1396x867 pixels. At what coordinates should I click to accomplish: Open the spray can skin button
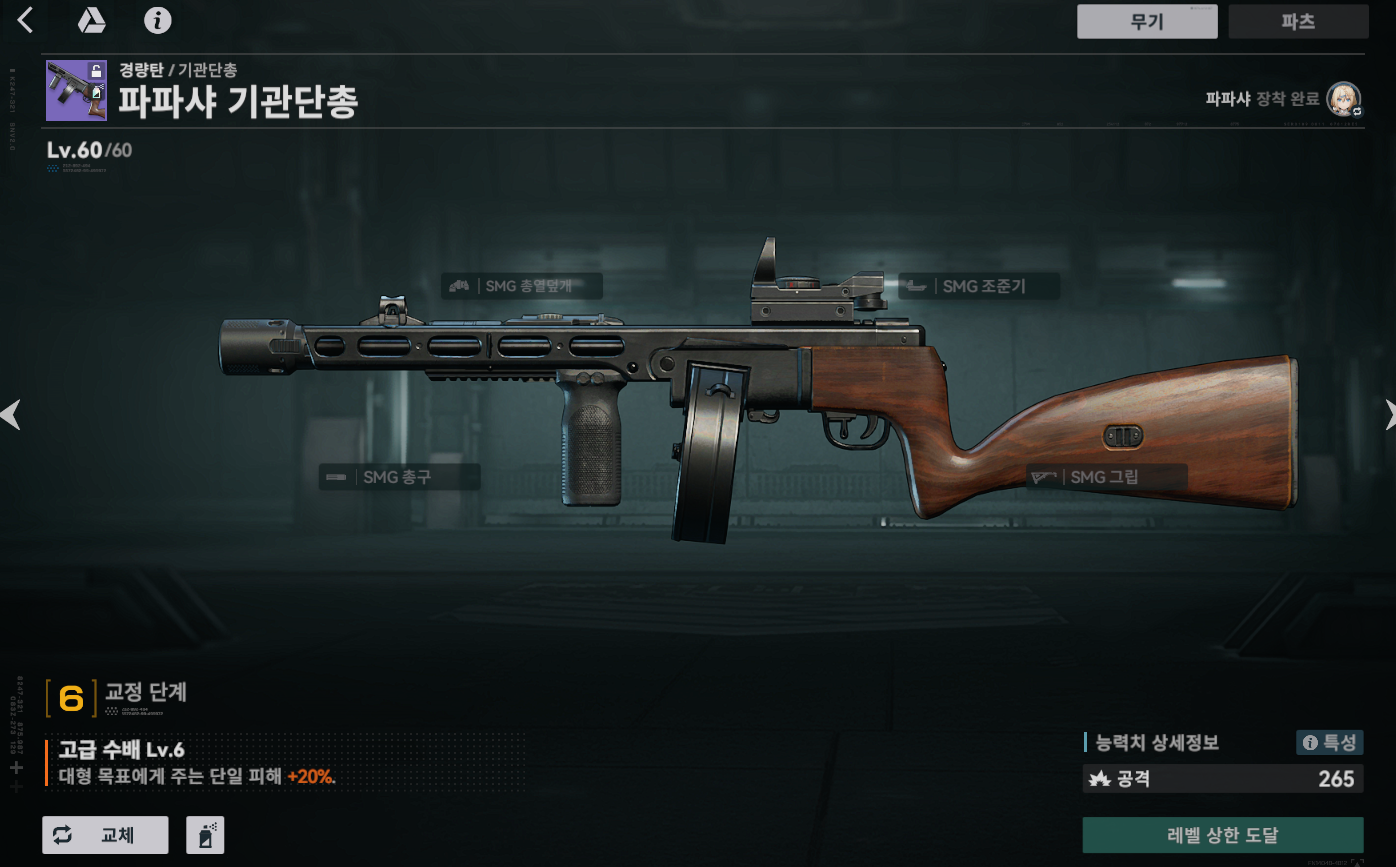pyautogui.click(x=205, y=835)
